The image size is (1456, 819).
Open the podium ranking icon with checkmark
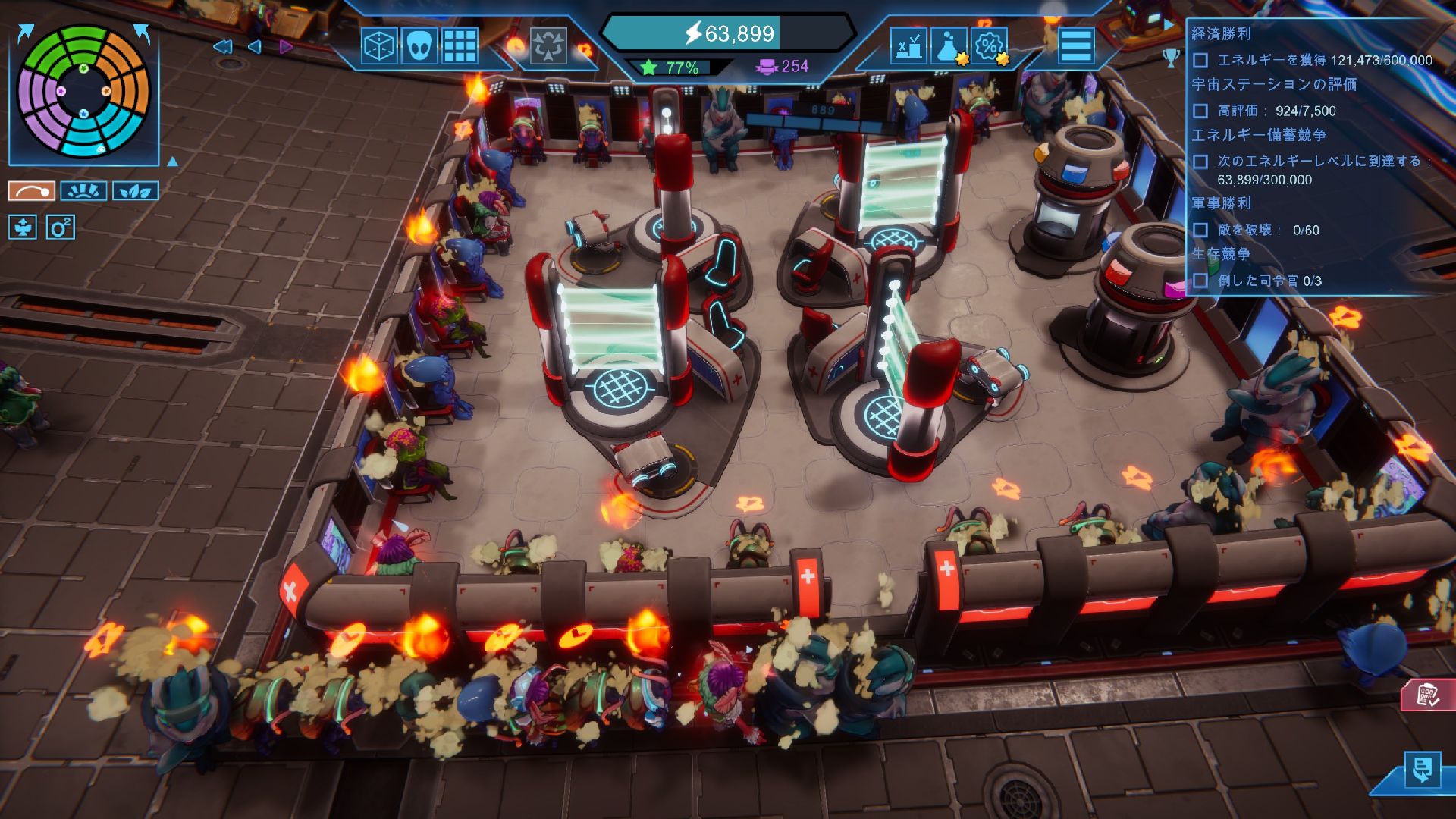point(908,45)
